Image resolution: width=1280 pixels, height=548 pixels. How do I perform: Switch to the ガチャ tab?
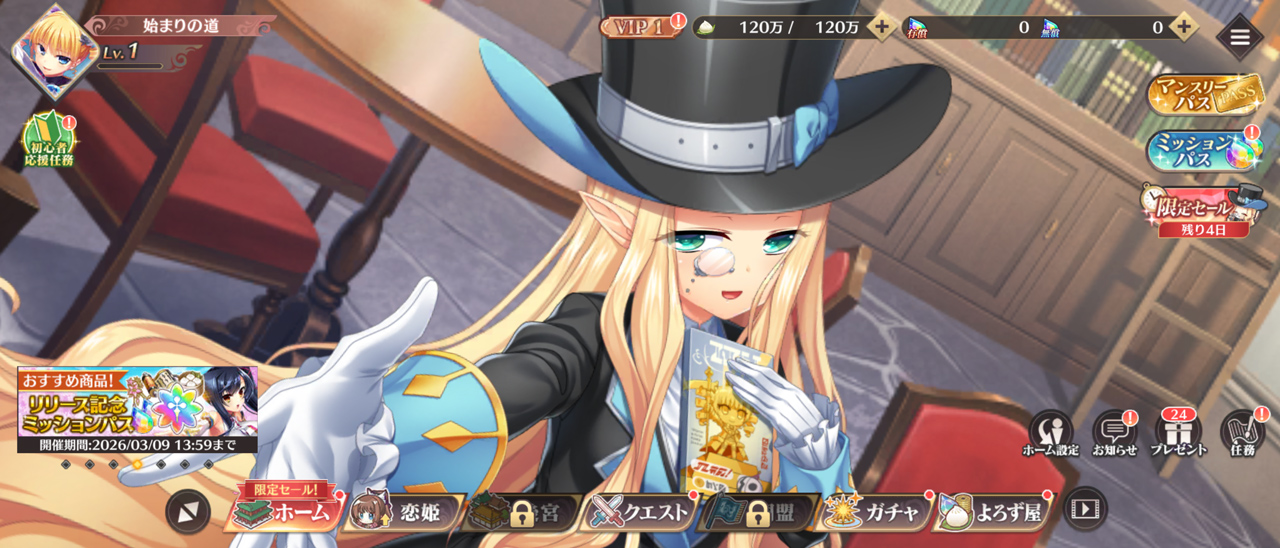pos(874,512)
